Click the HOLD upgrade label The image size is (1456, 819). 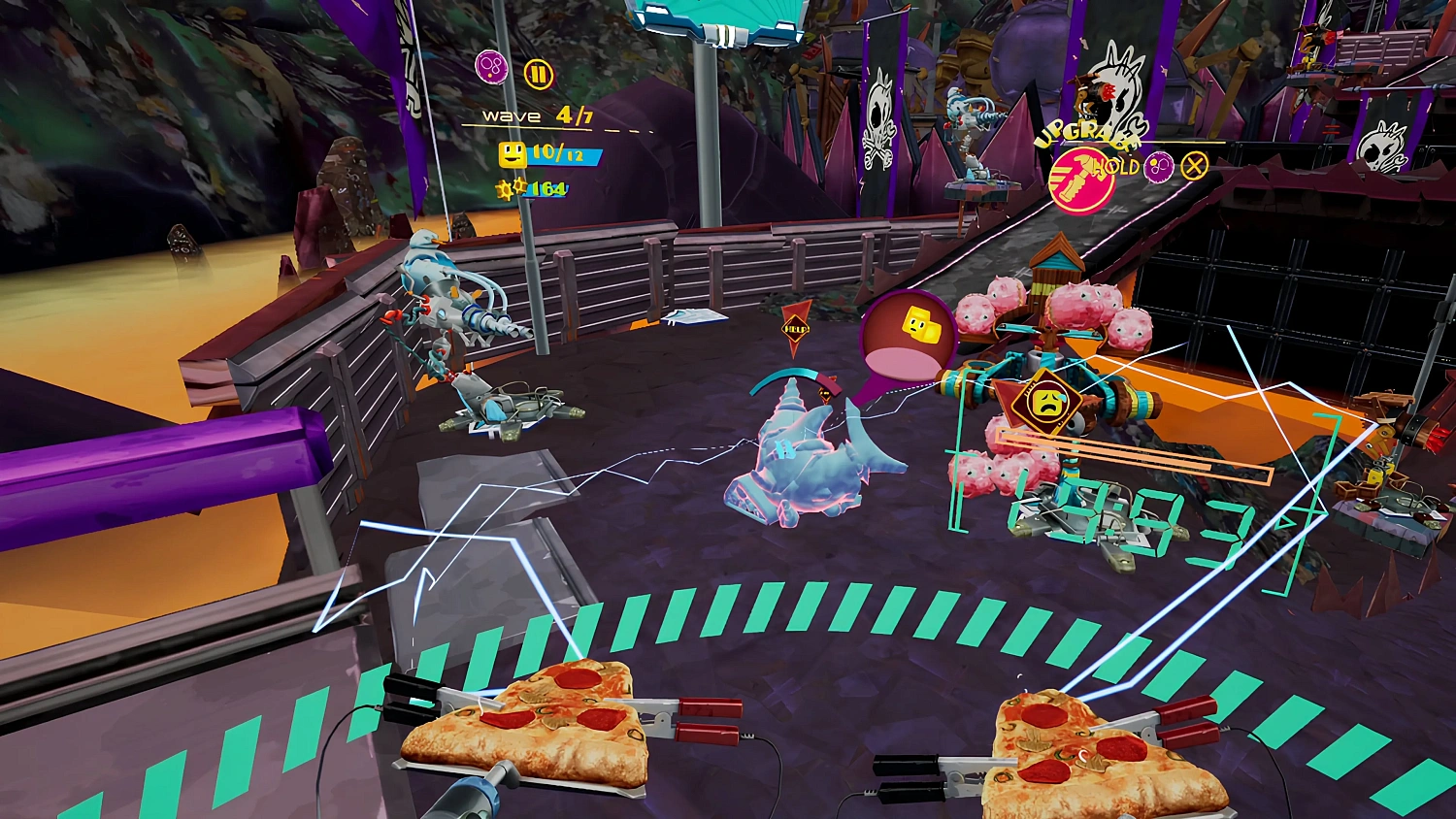click(x=1118, y=167)
